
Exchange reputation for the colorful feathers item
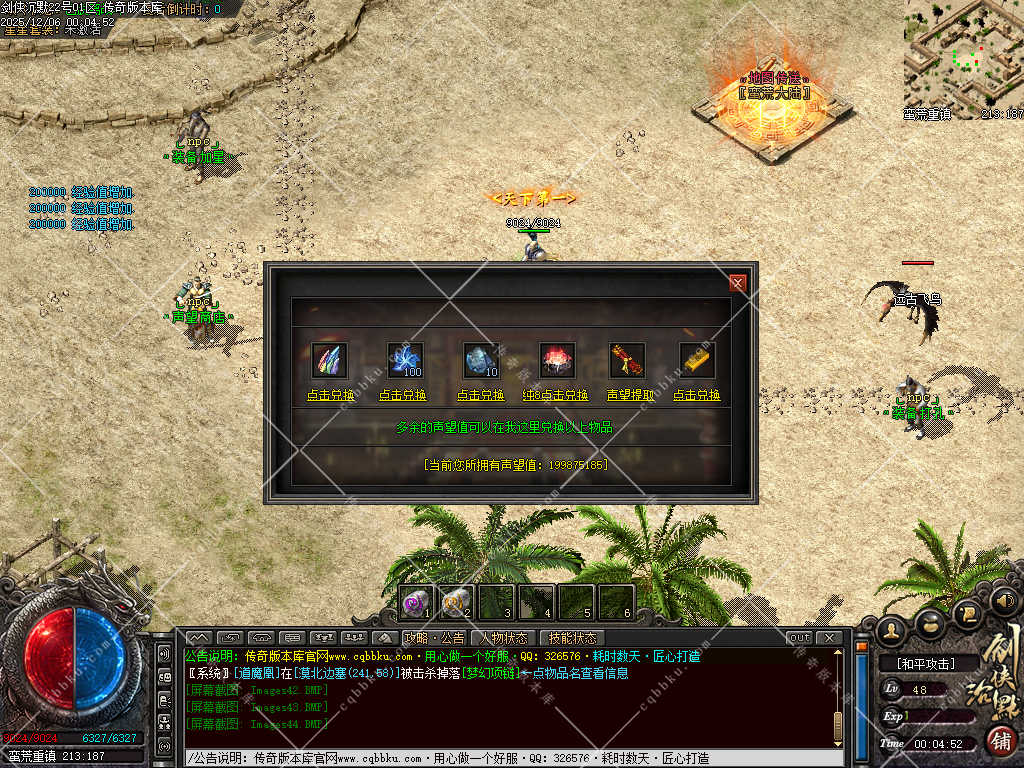[x=330, y=395]
